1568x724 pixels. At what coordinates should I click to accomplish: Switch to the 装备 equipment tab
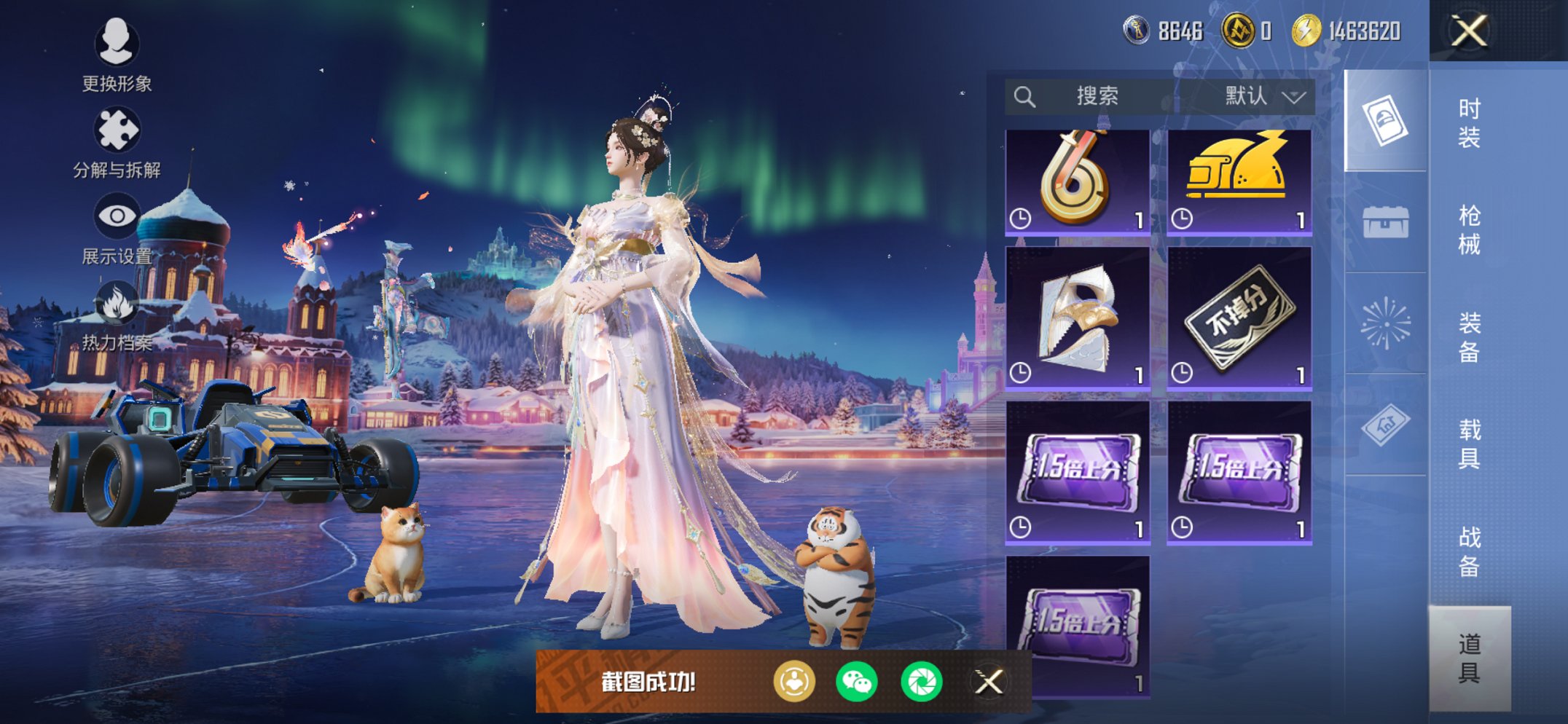(x=1469, y=337)
